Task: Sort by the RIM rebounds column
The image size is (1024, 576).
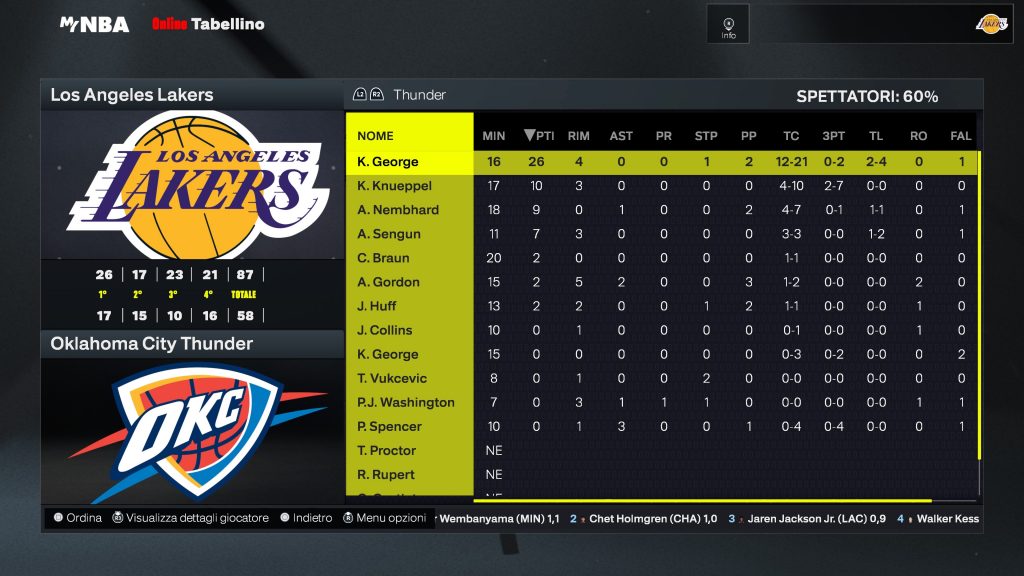Action: tap(578, 136)
